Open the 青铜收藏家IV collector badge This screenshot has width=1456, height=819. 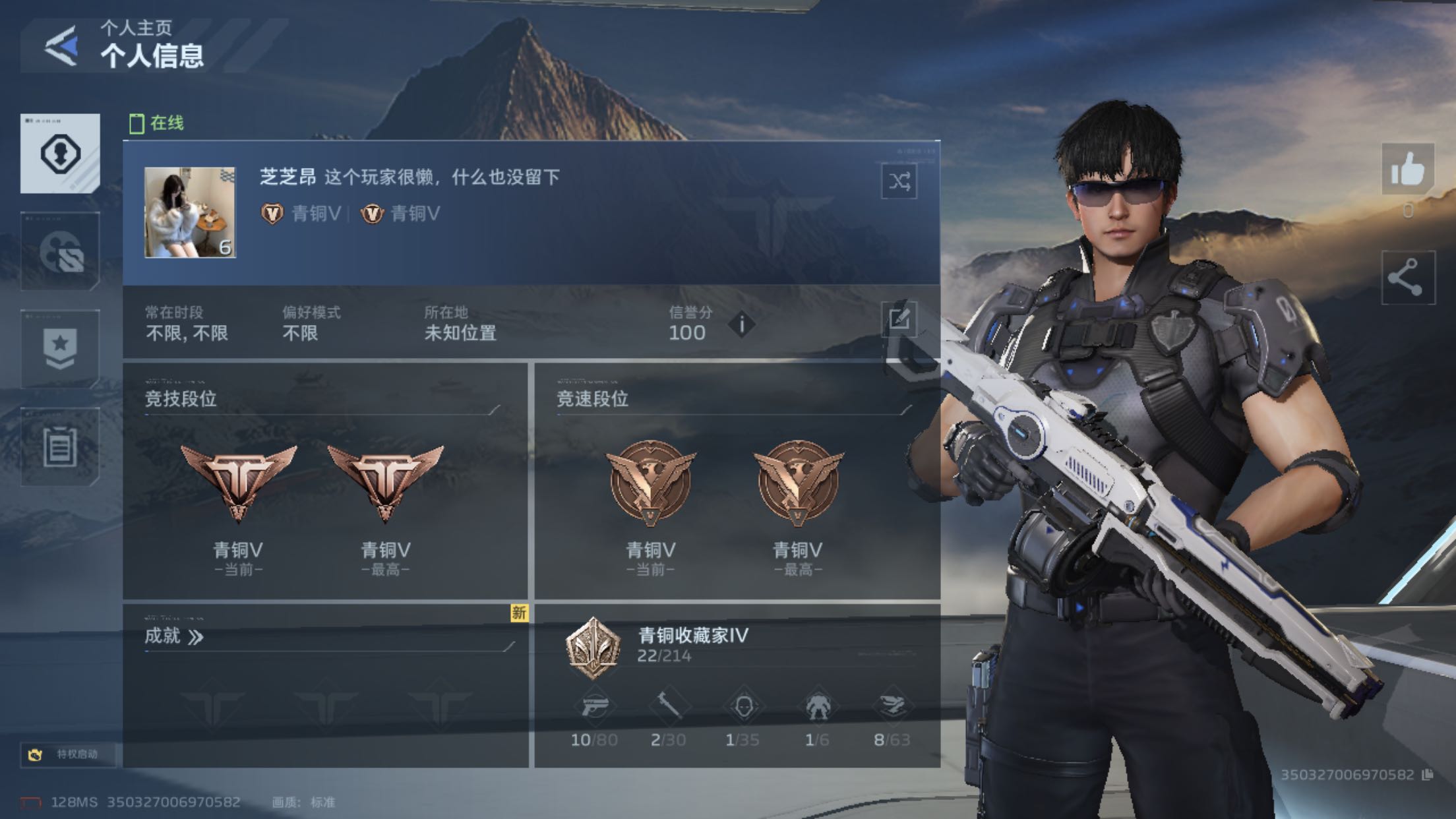[593, 647]
